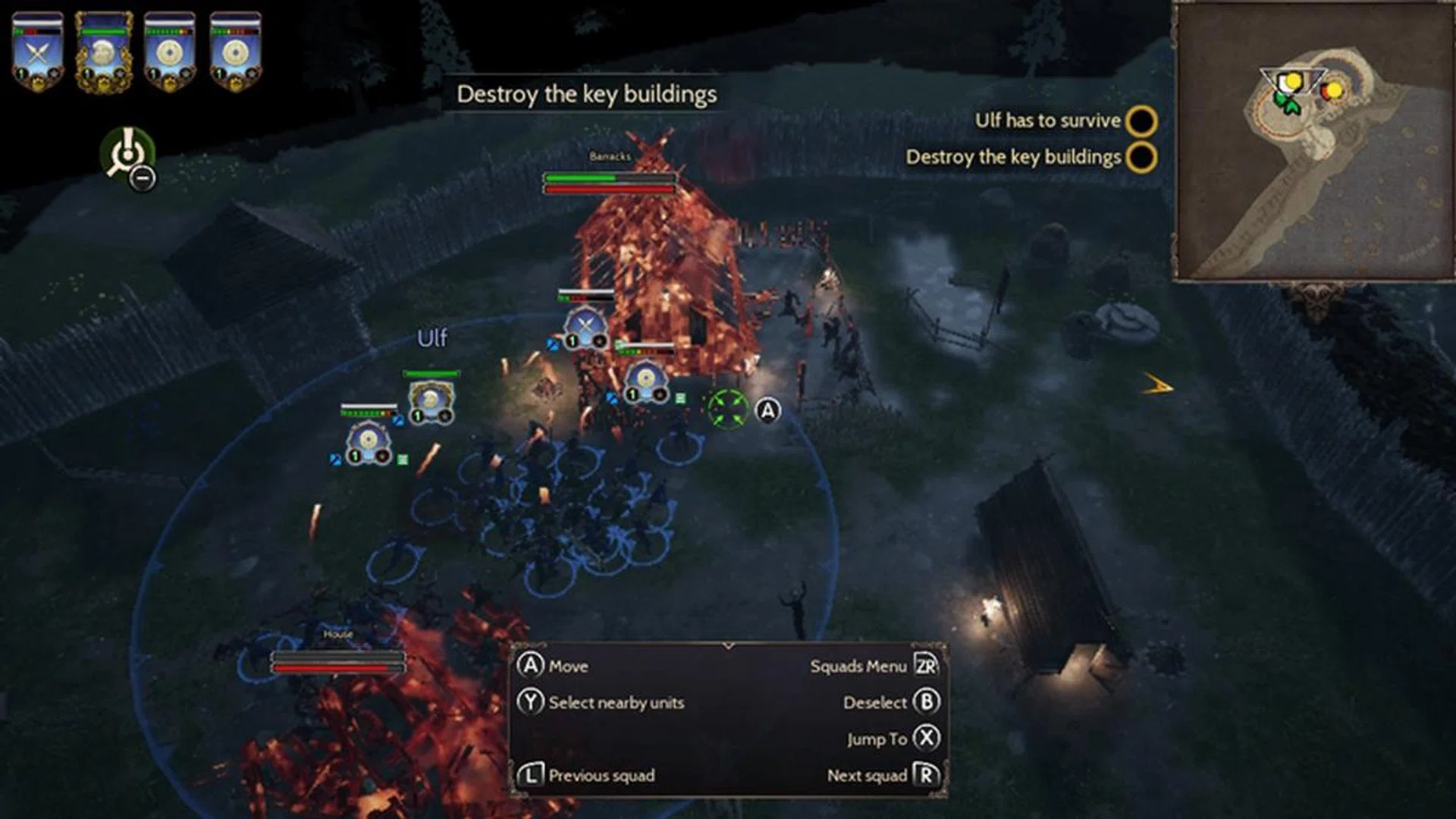This screenshot has height=819, width=1456.
Task: Click the minus badge on the alert icon
Action: tap(143, 178)
